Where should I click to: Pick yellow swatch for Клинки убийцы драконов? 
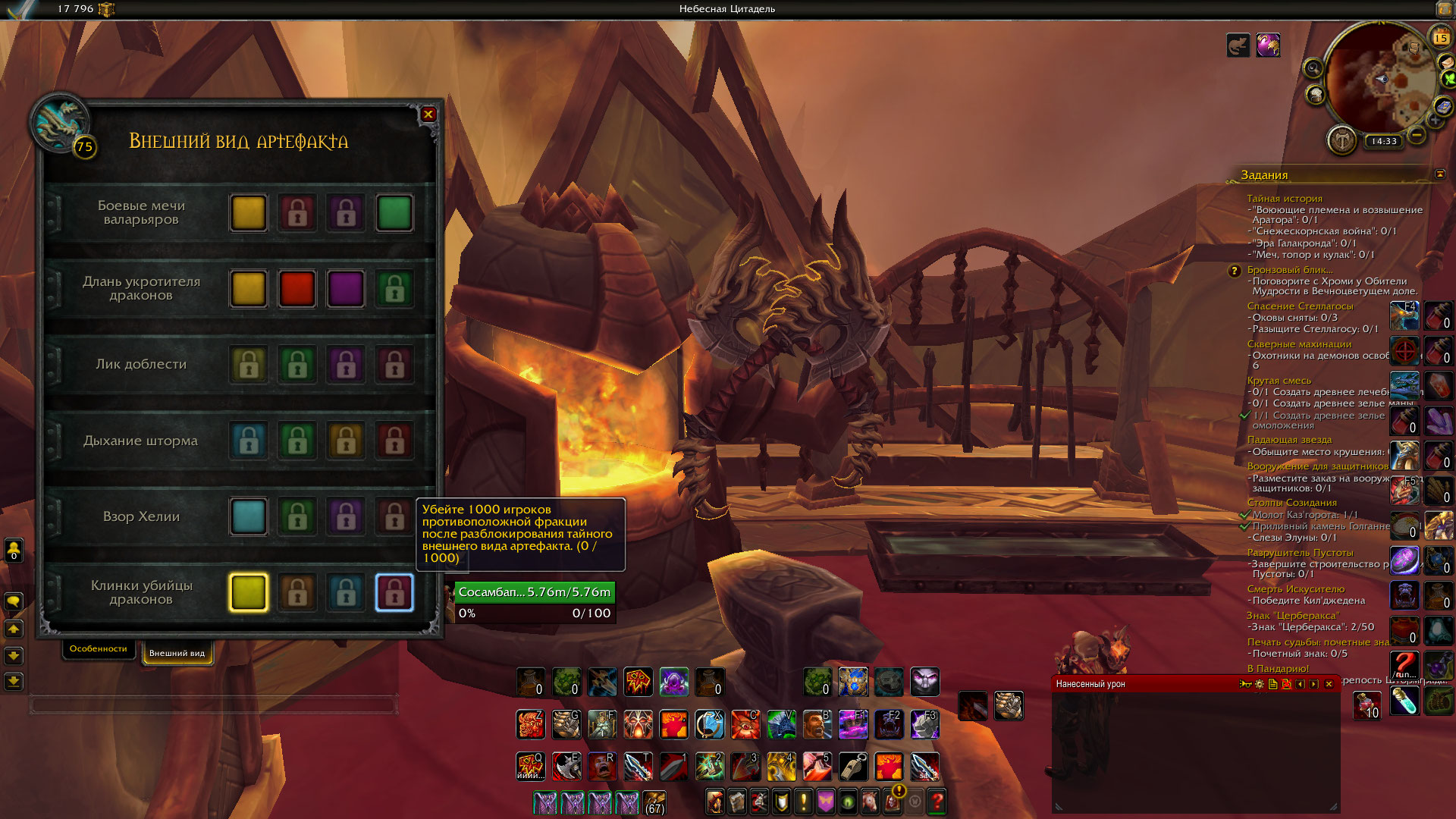click(249, 592)
